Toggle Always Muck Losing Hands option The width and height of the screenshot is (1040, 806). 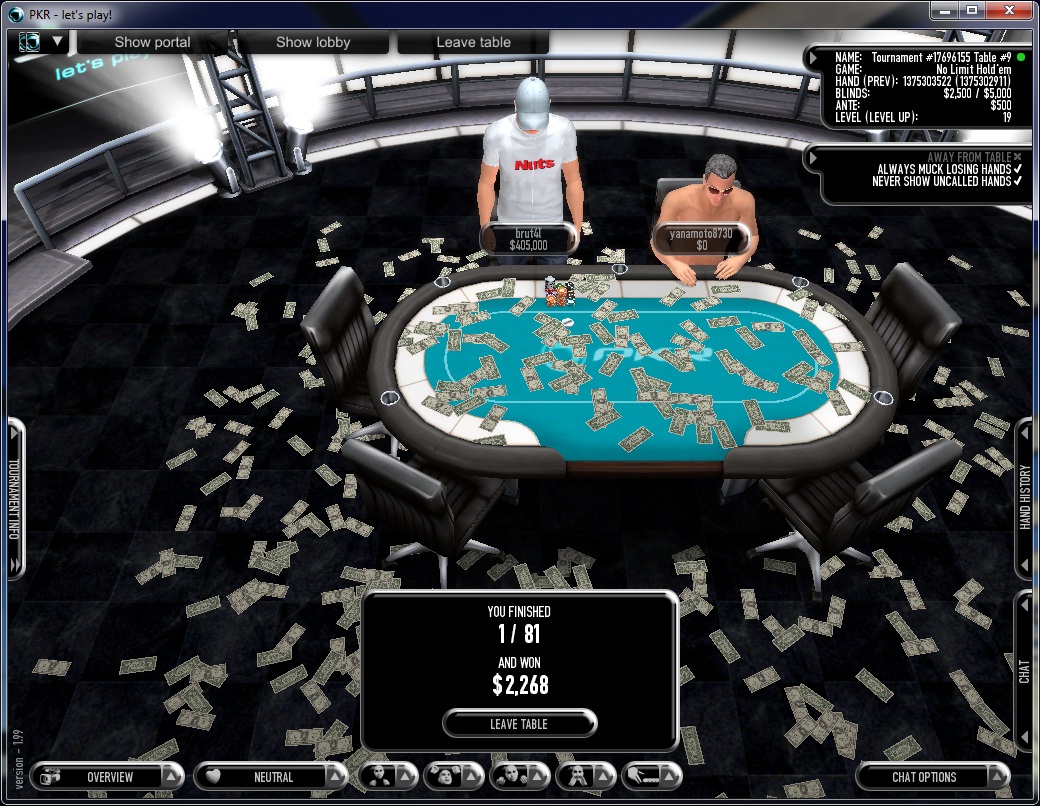pyautogui.click(x=1017, y=169)
